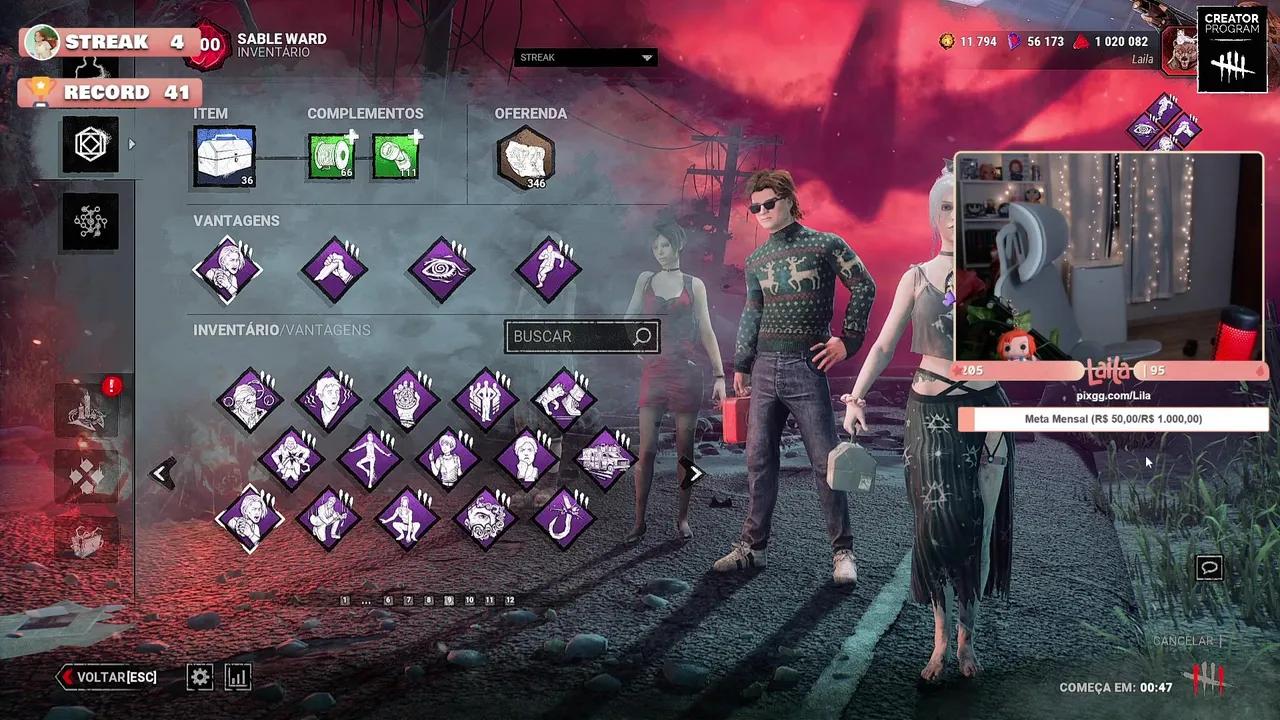Select the equipped toolbox in the ITEM slot

222,155
